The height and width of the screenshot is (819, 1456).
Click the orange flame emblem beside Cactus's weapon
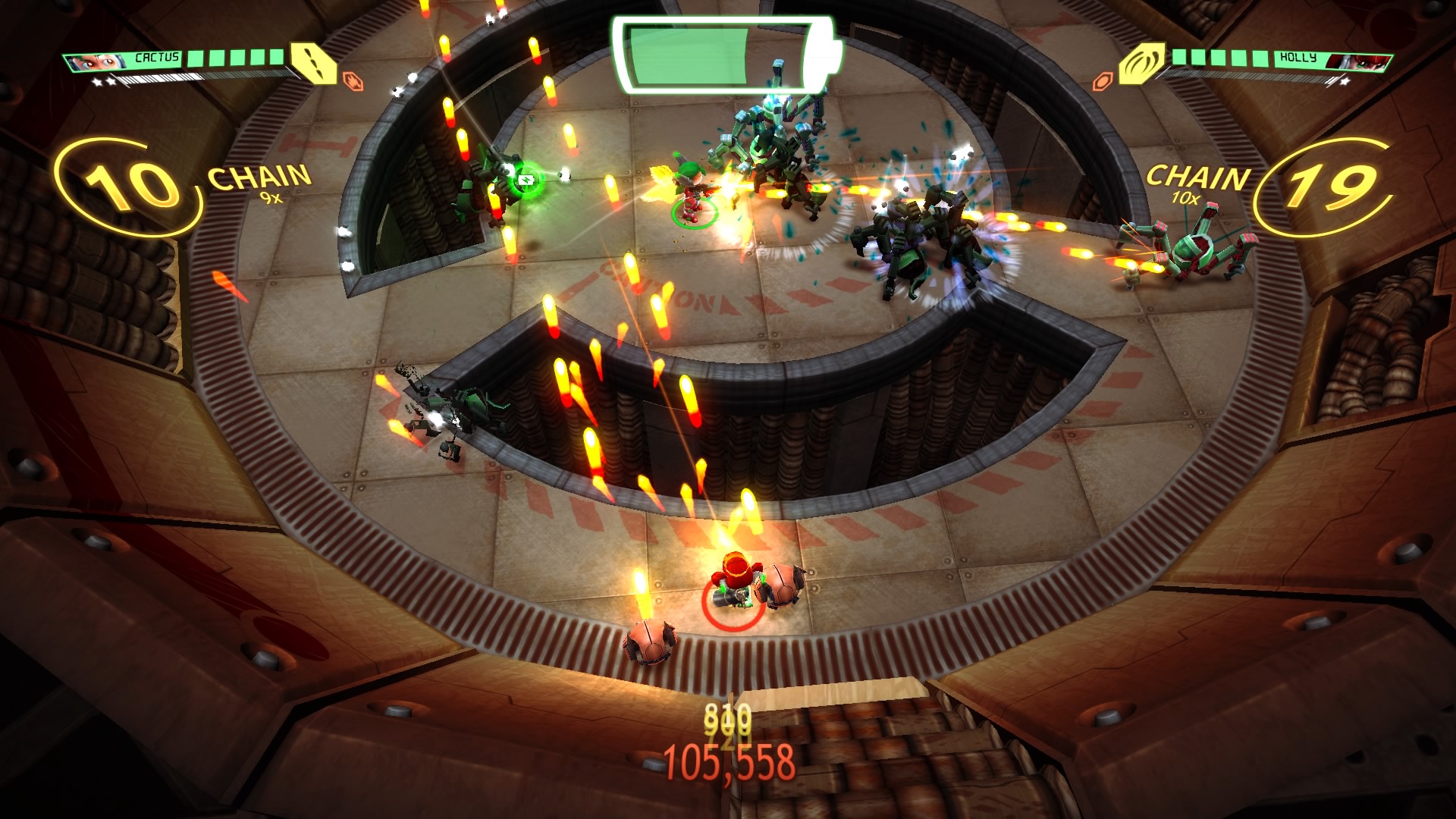(353, 80)
